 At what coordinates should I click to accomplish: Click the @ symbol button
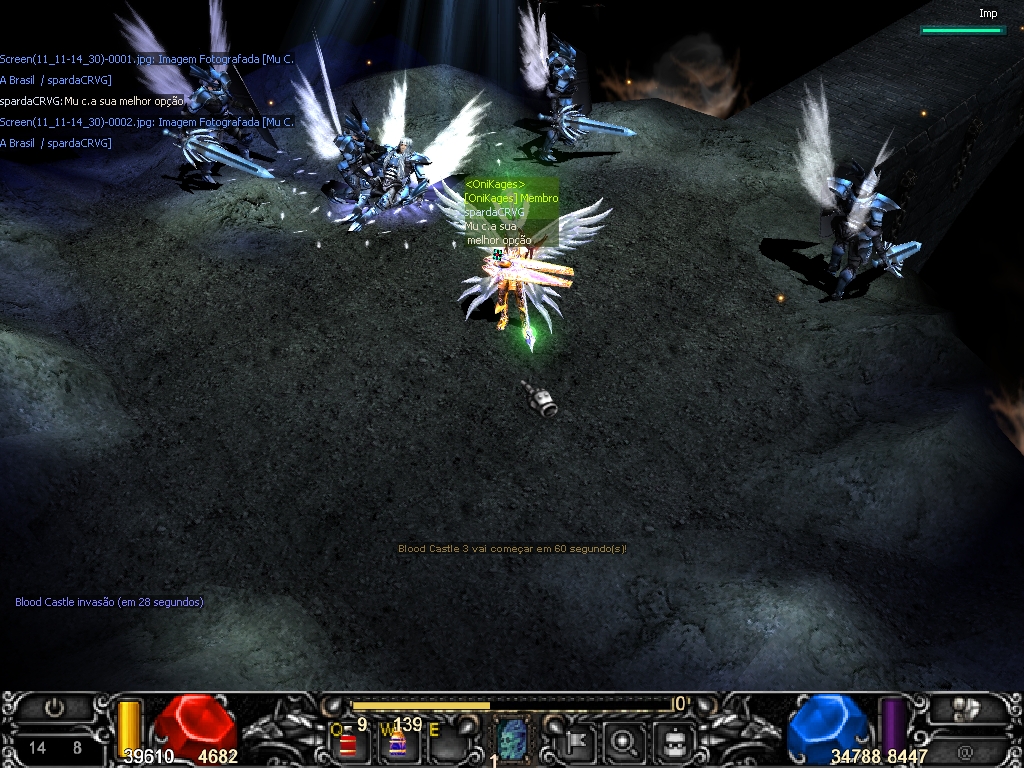[965, 750]
